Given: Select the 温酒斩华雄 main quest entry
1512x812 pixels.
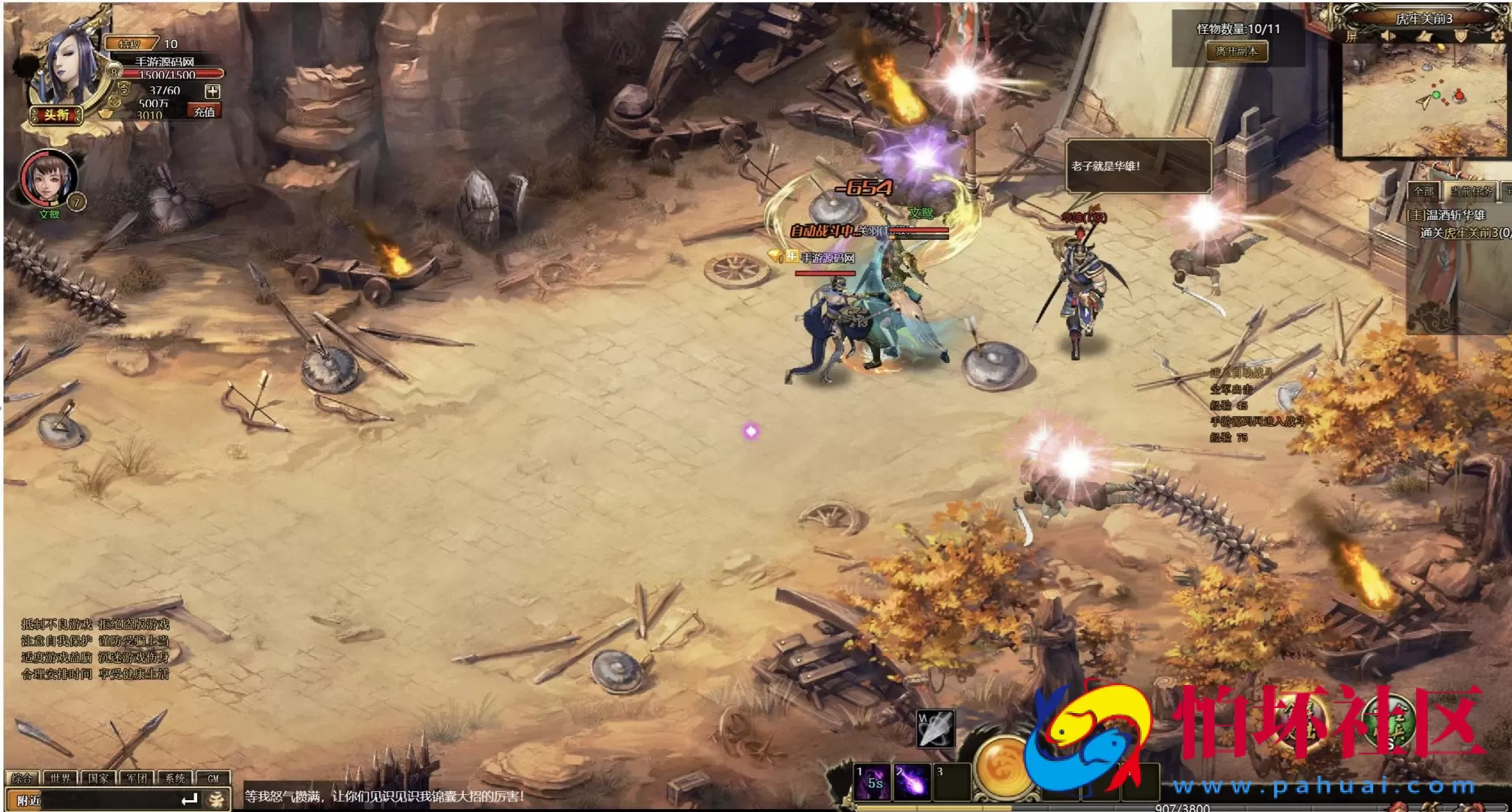Looking at the screenshot, I should coord(1446,215).
